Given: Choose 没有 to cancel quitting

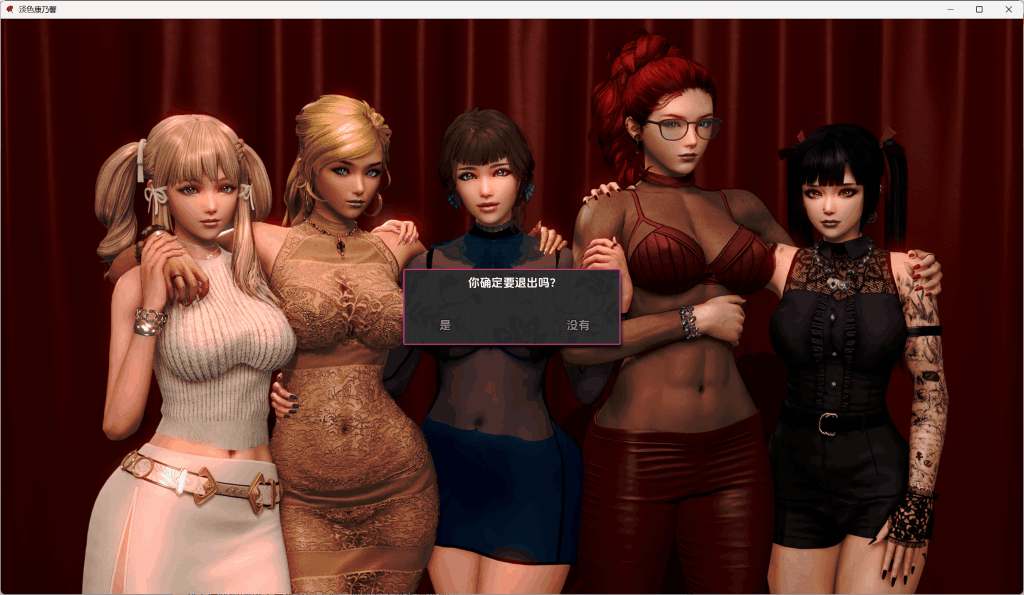Looking at the screenshot, I should (x=578, y=325).
